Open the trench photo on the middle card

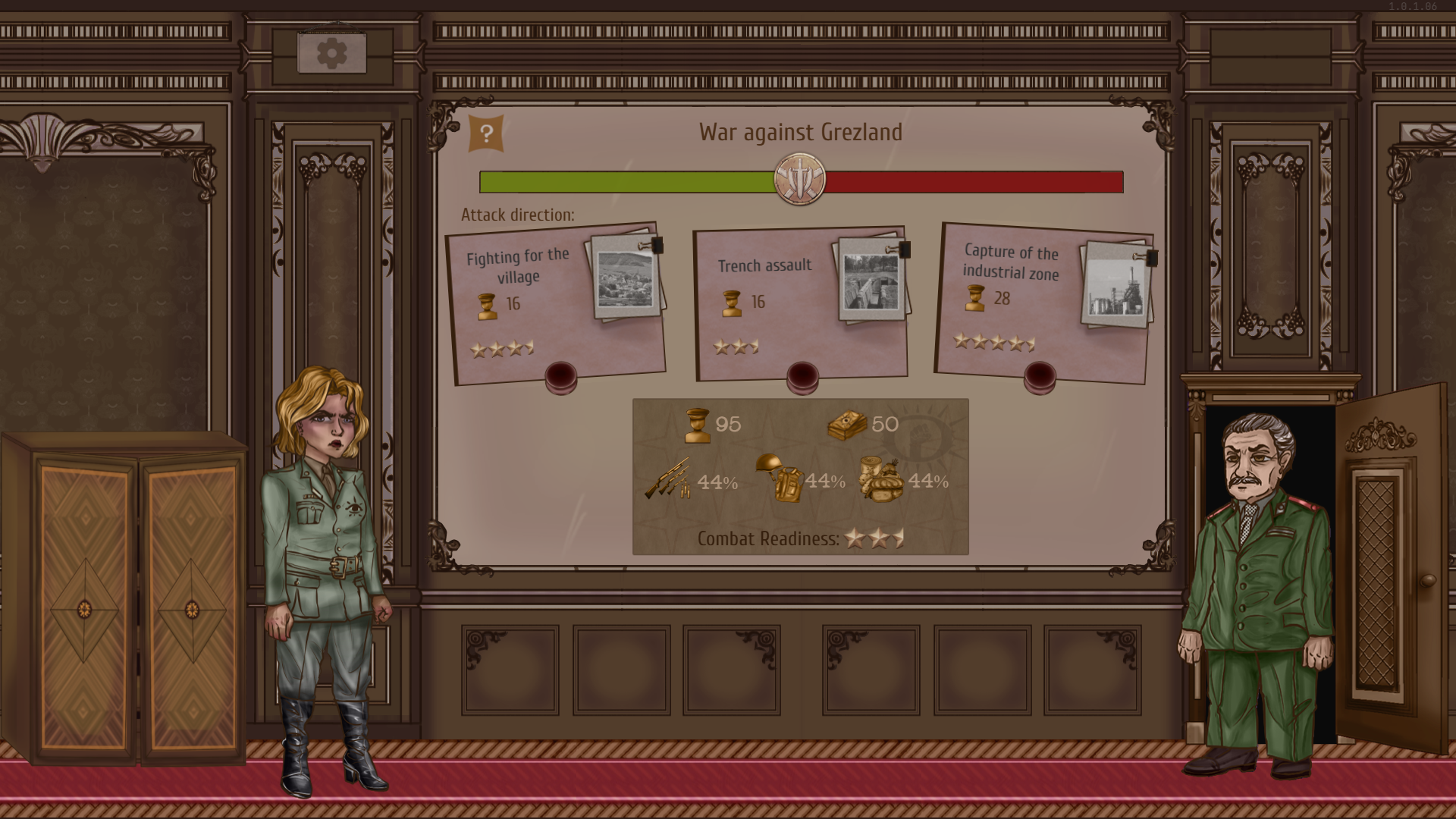tap(871, 282)
